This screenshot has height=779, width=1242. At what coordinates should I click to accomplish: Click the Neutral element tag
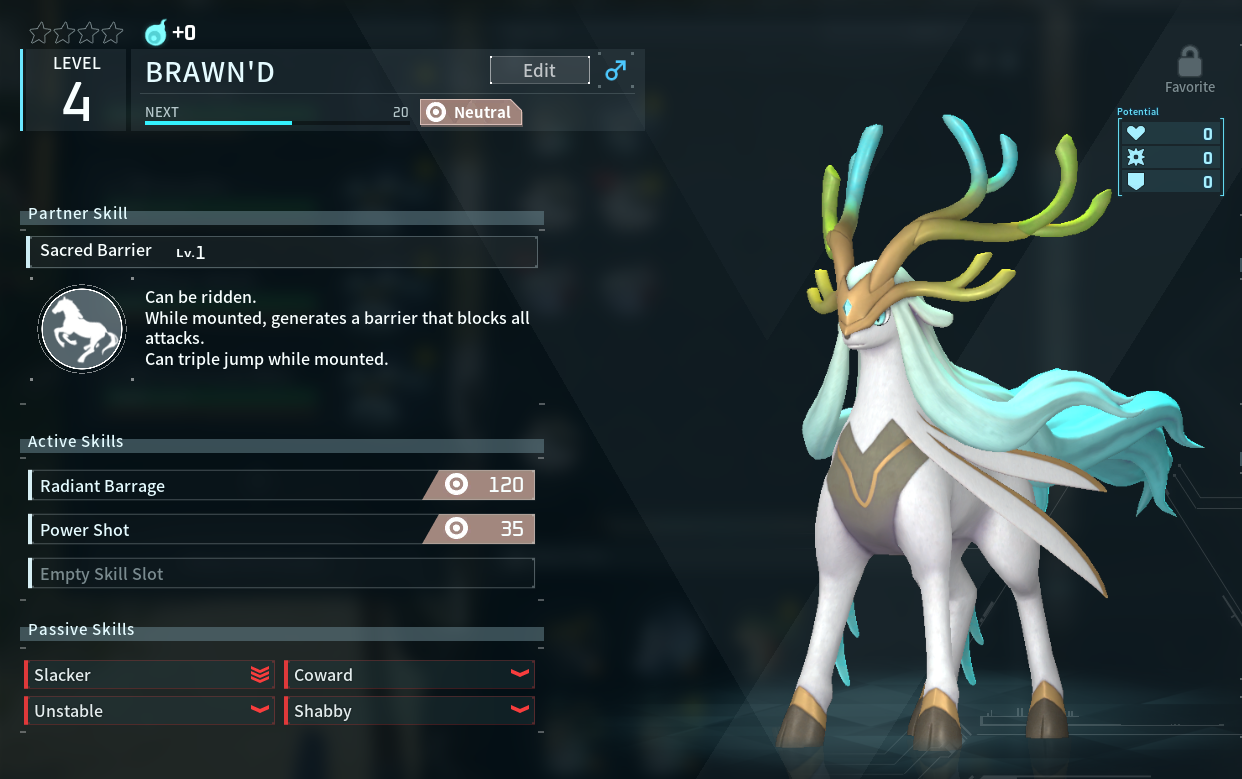click(x=471, y=113)
